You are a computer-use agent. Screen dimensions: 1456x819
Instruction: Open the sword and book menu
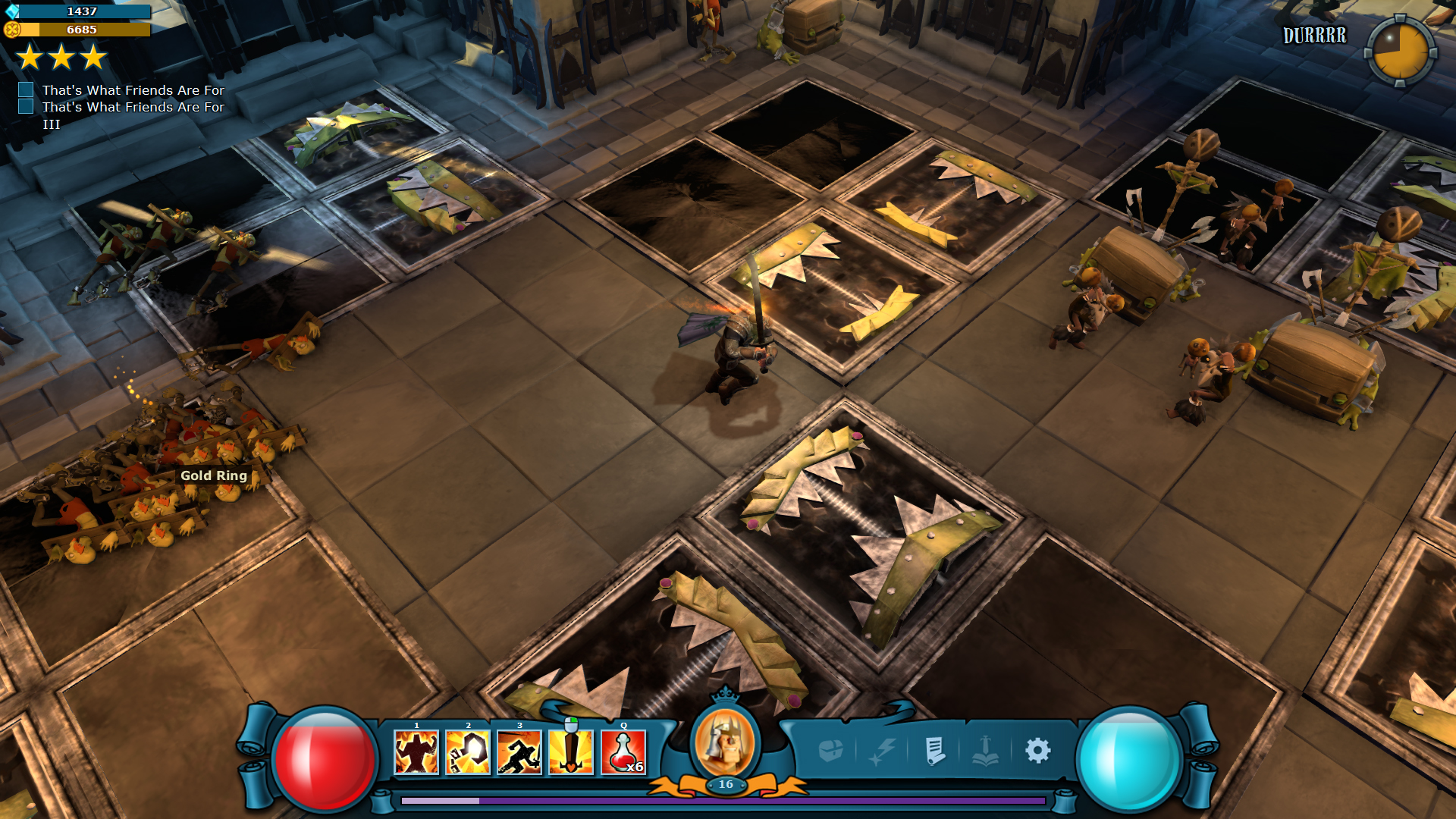[986, 751]
